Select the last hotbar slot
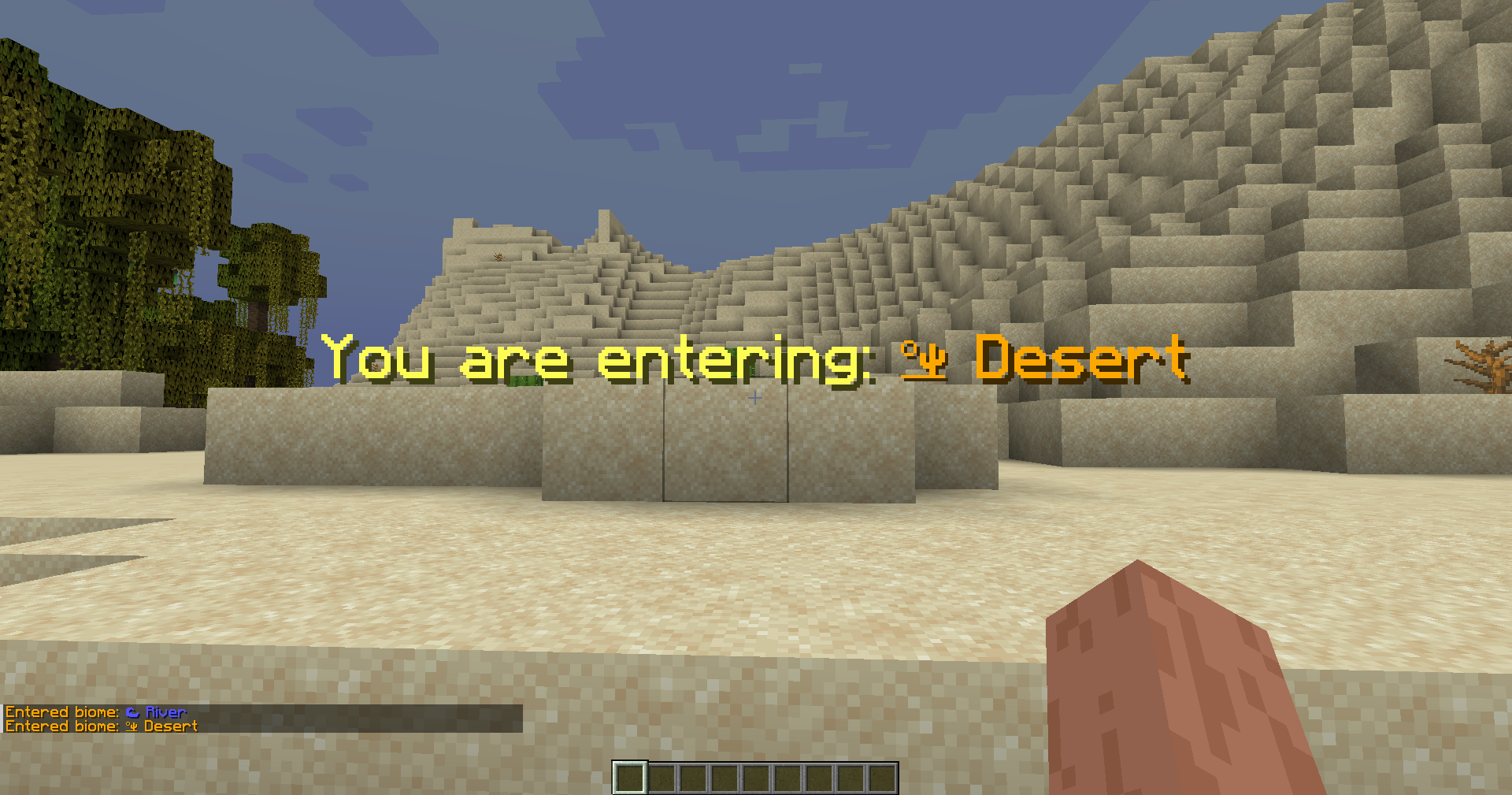Image resolution: width=1512 pixels, height=795 pixels. 880,778
